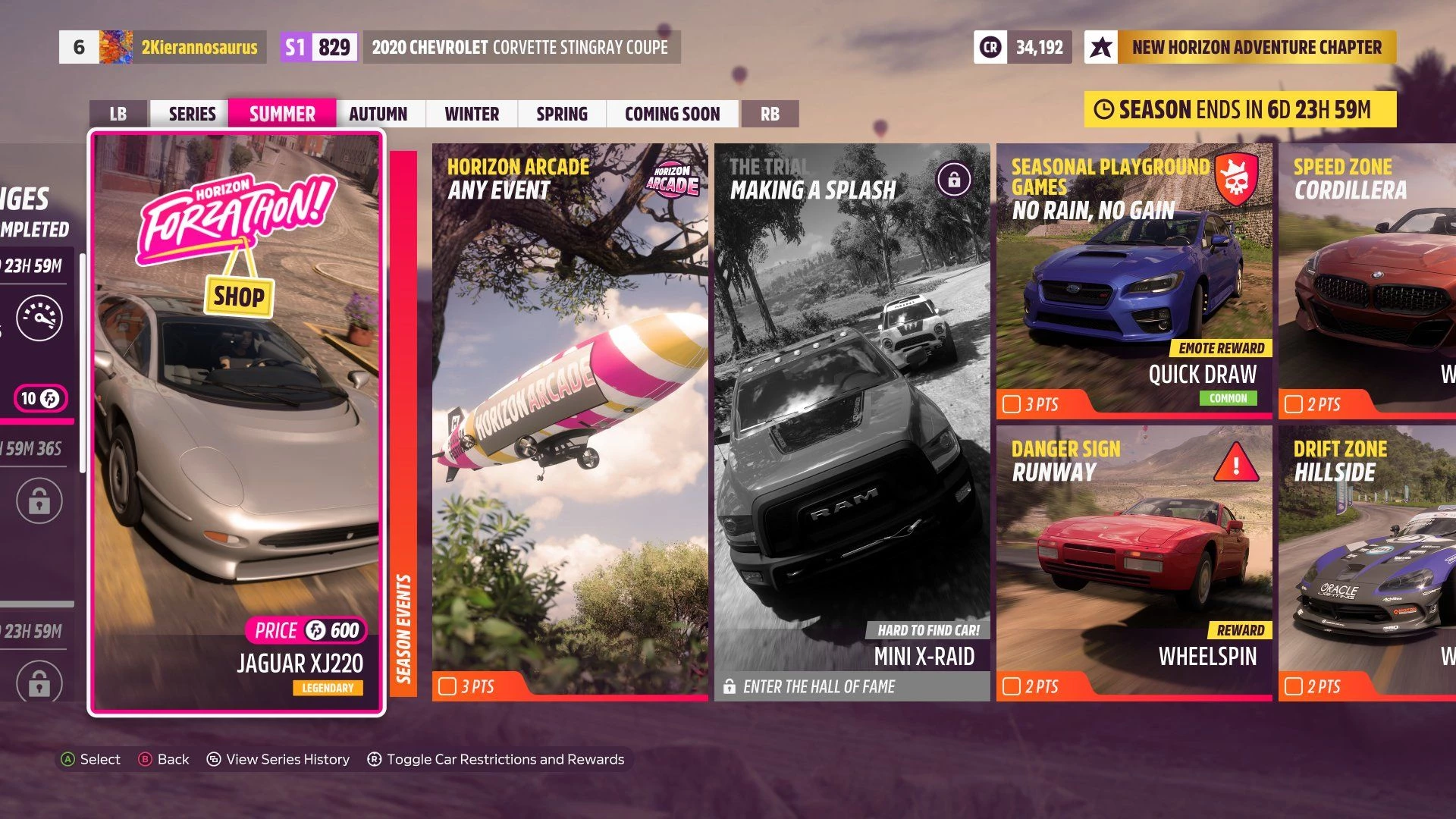
Task: Open the Drift Zone Hillside tile
Action: click(x=1367, y=563)
